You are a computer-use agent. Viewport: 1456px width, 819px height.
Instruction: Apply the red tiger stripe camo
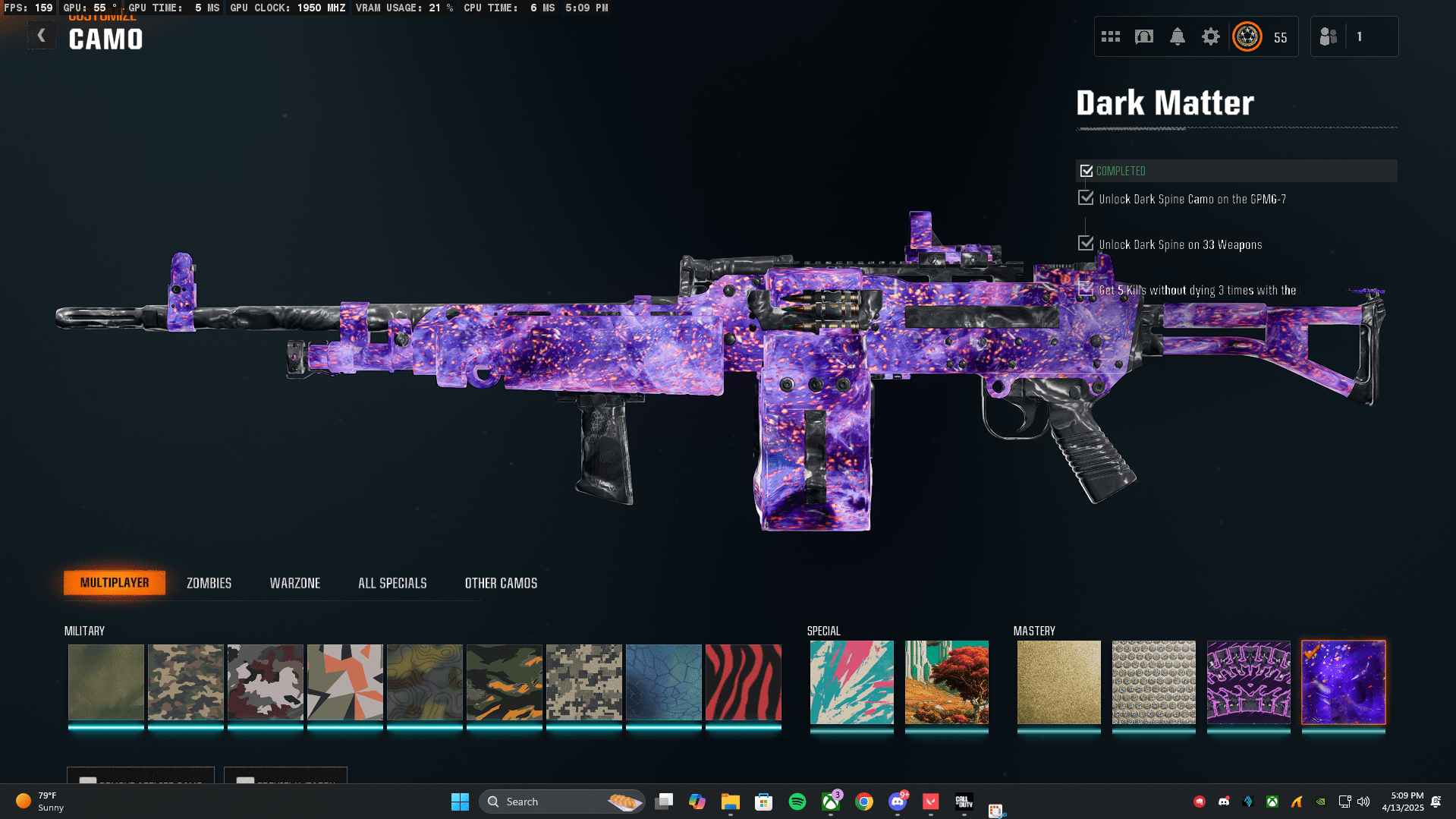[743, 682]
